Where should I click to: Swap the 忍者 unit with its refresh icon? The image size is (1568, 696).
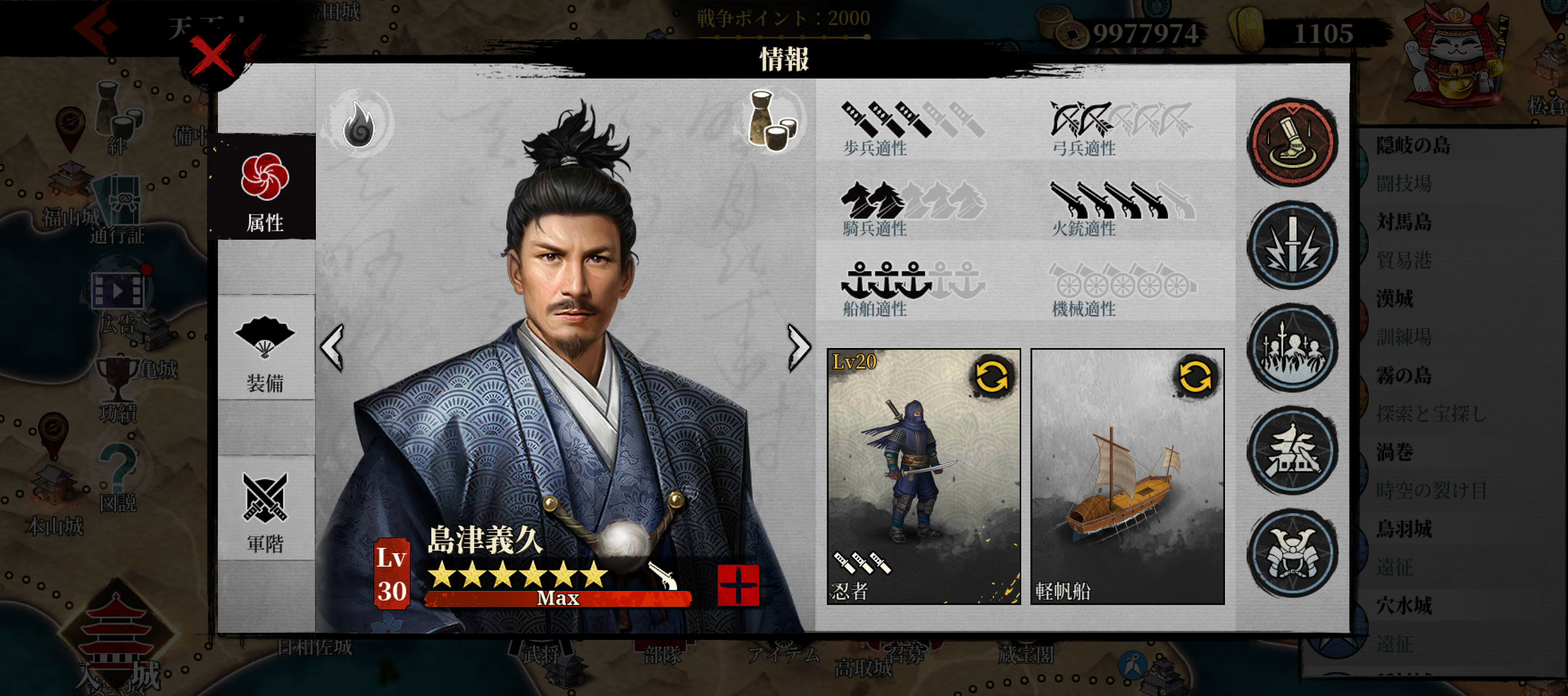pos(992,376)
